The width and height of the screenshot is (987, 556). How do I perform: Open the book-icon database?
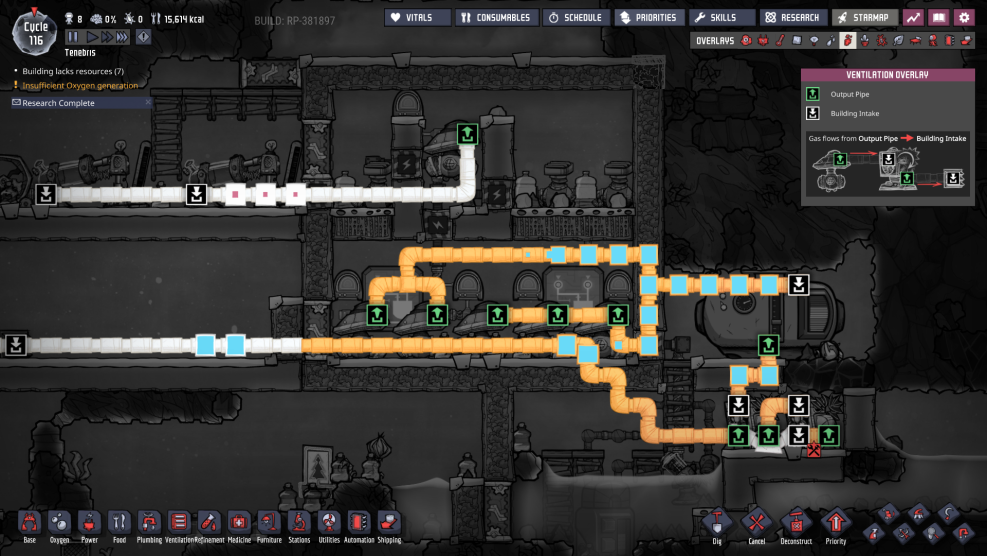(938, 17)
